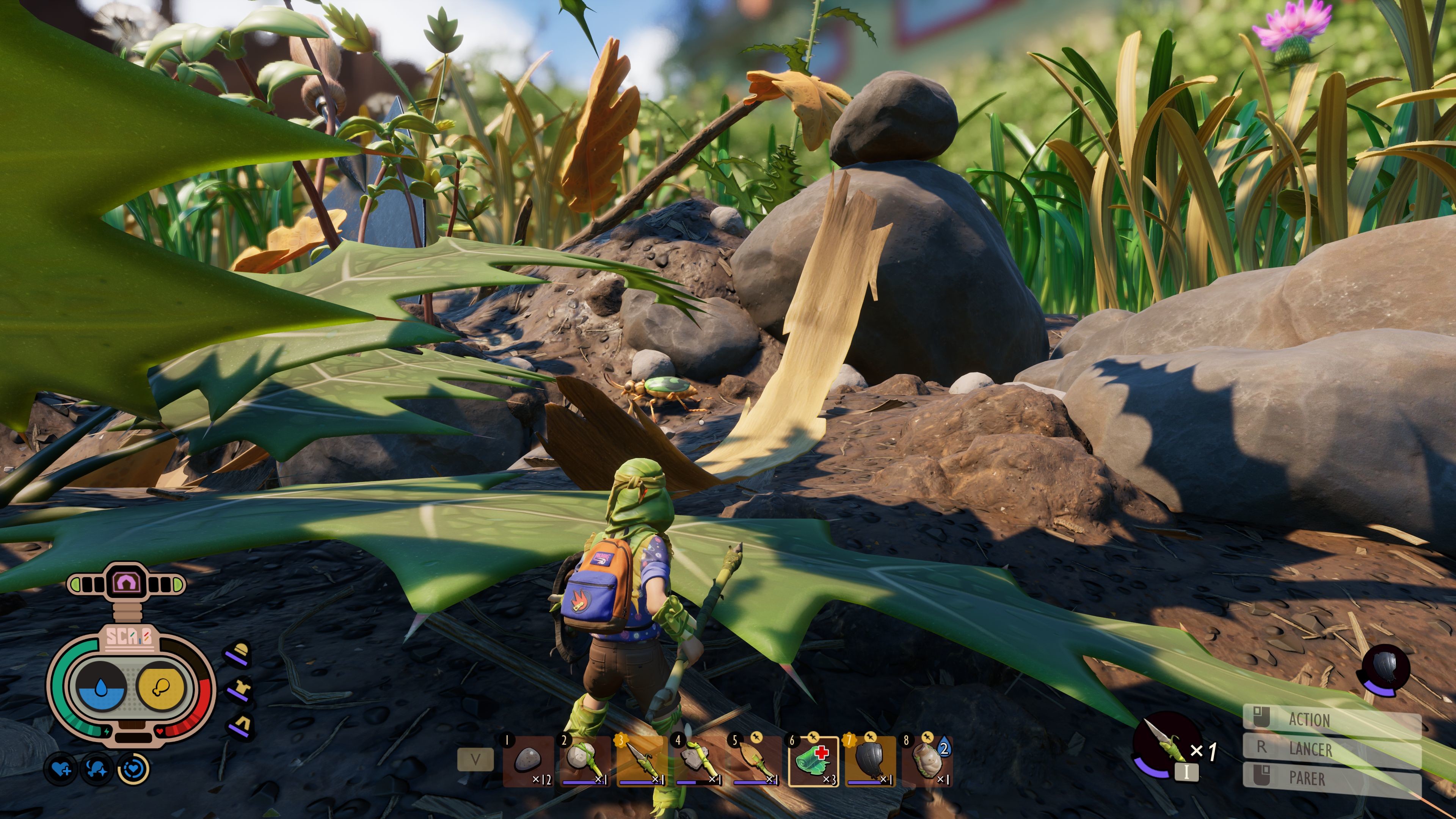Click the equipped spear circle icon
This screenshot has width=1456, height=819.
click(x=1166, y=744)
